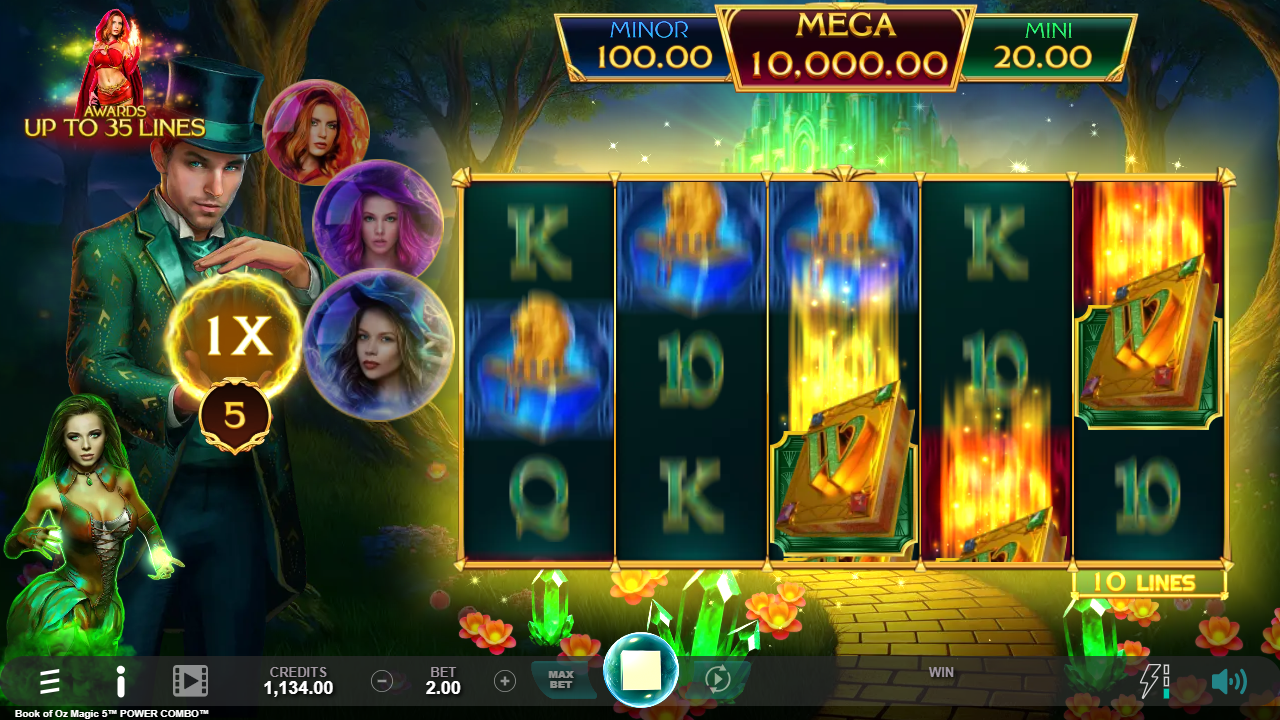Activate the autoplay button

718,680
